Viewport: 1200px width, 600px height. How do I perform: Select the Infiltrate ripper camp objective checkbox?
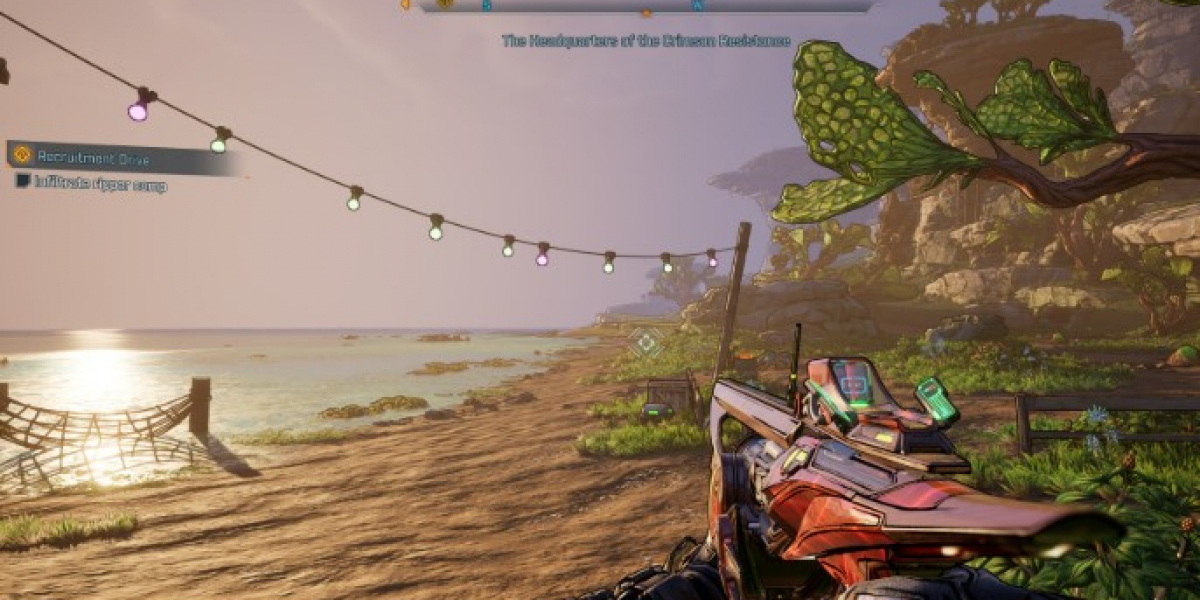tap(23, 182)
